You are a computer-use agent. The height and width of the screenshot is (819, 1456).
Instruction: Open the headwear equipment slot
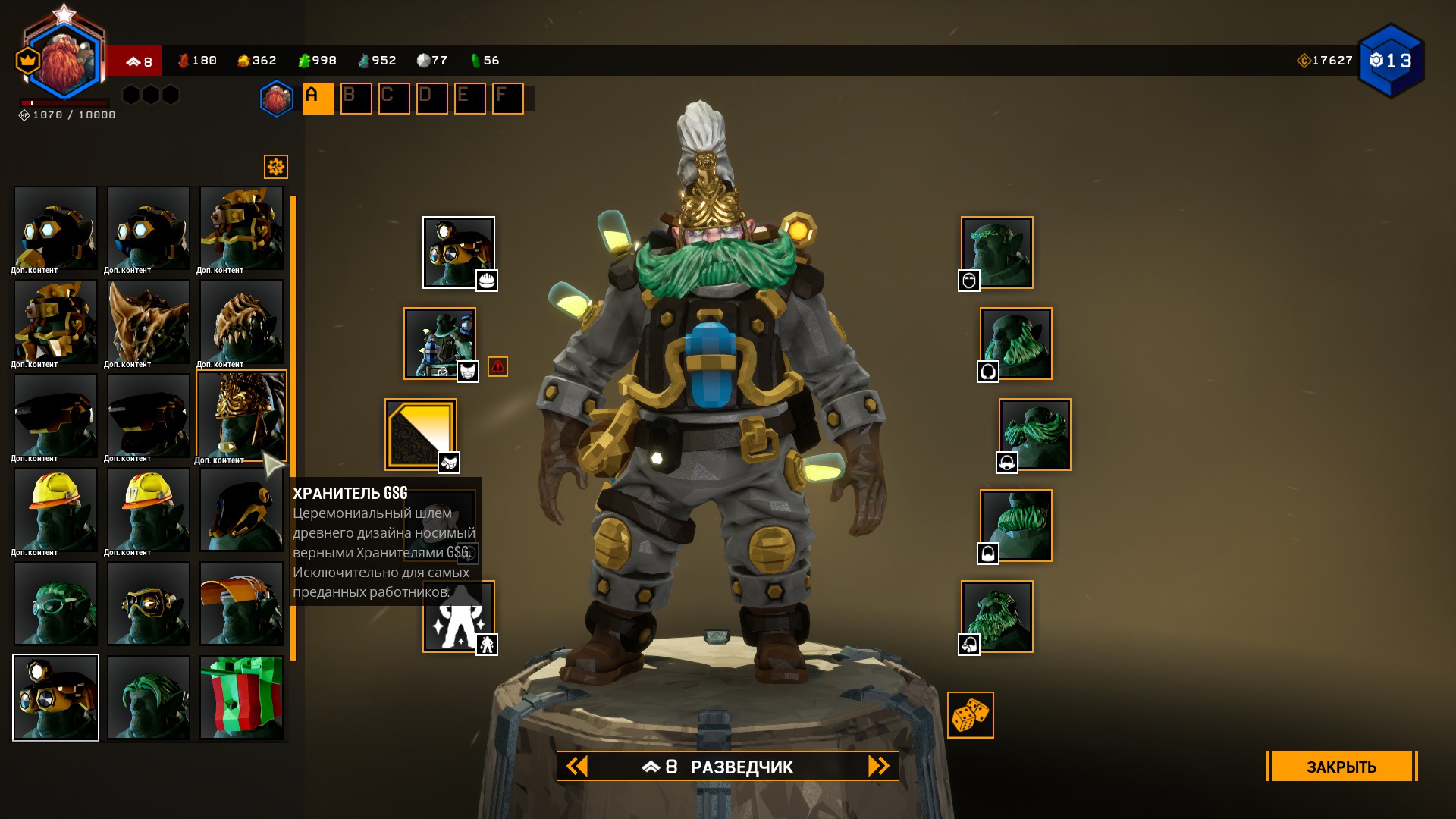tap(458, 253)
